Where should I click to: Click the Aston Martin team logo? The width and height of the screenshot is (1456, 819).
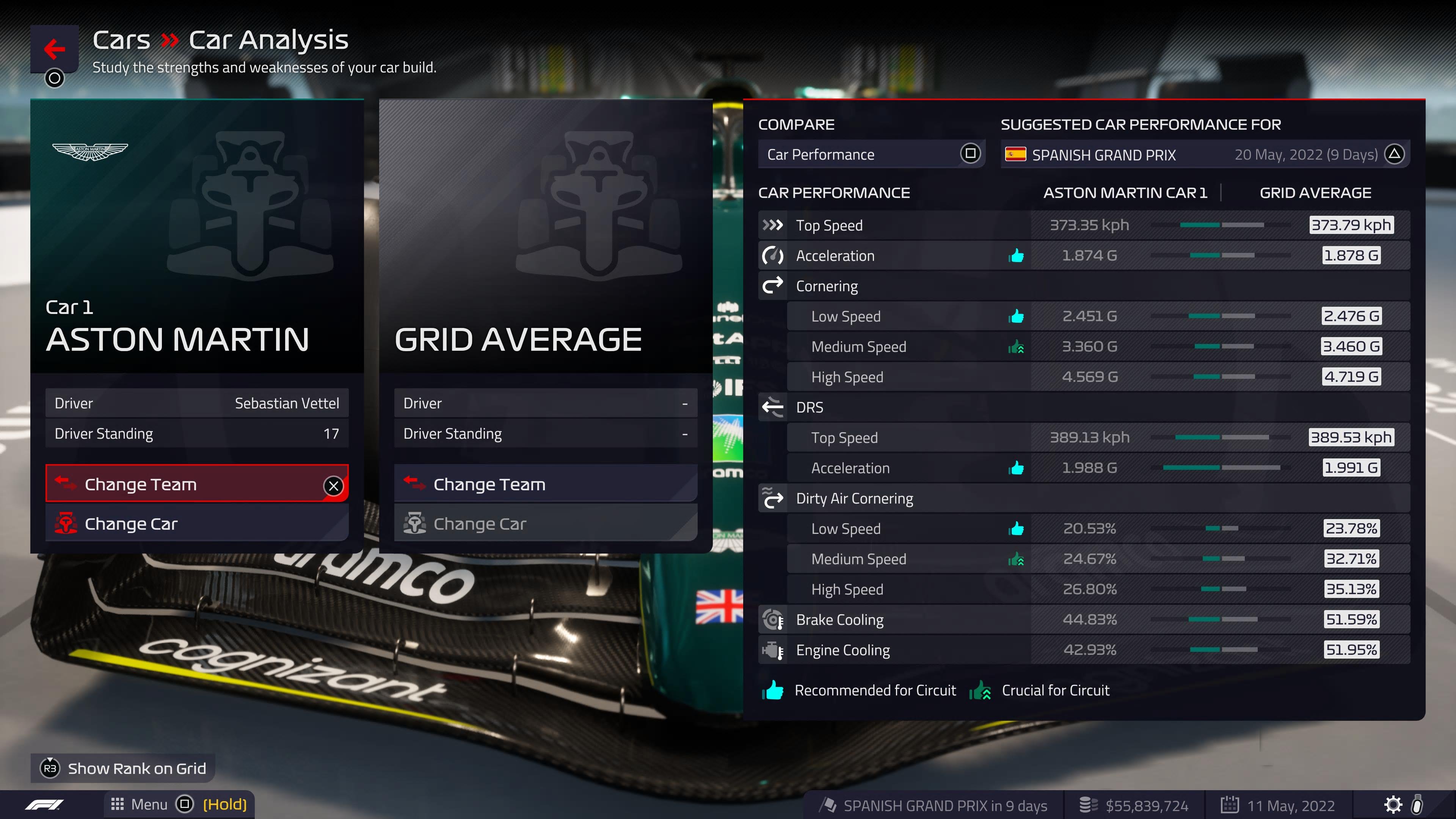click(91, 152)
